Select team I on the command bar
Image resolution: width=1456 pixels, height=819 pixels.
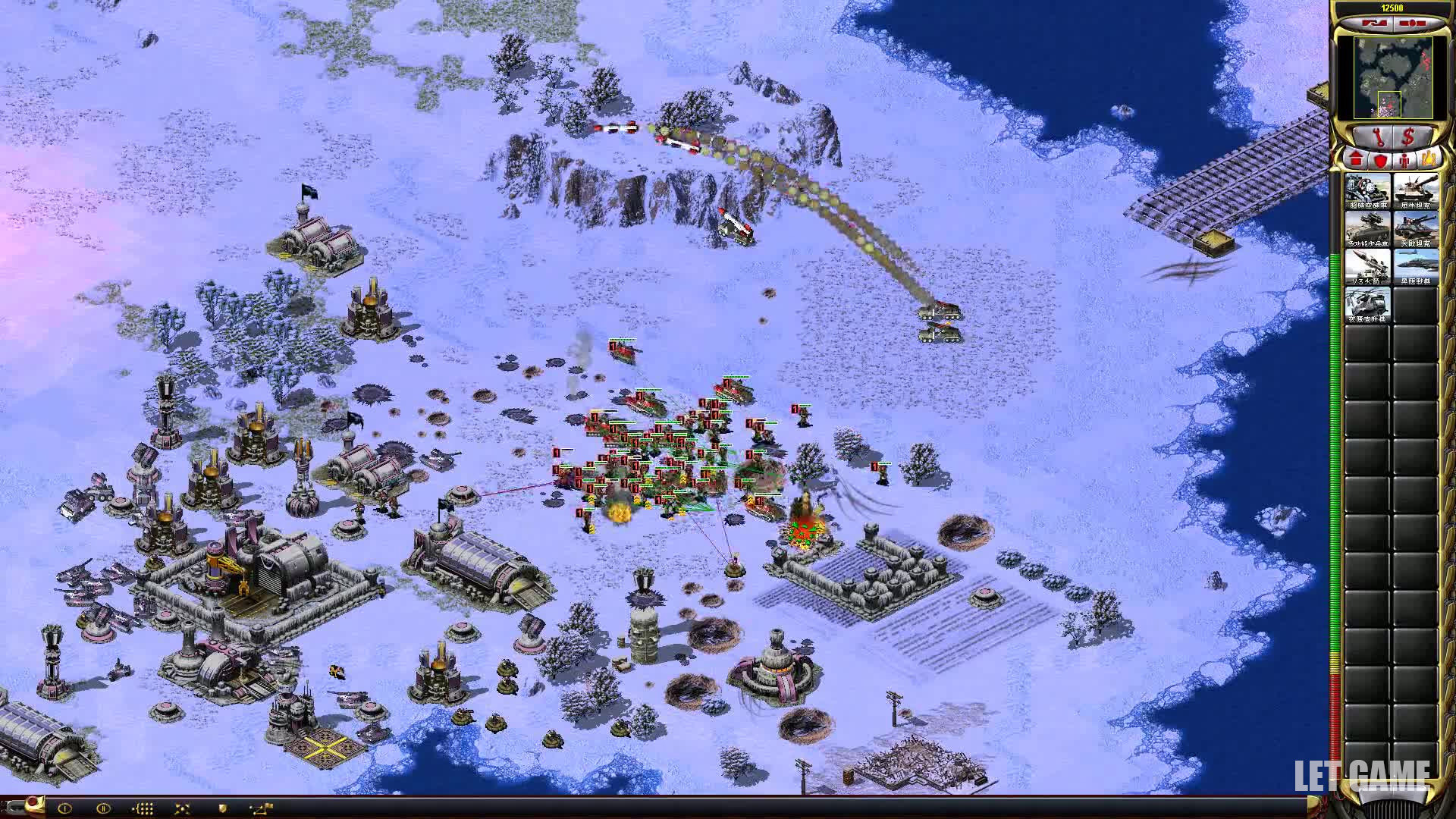pos(64,808)
